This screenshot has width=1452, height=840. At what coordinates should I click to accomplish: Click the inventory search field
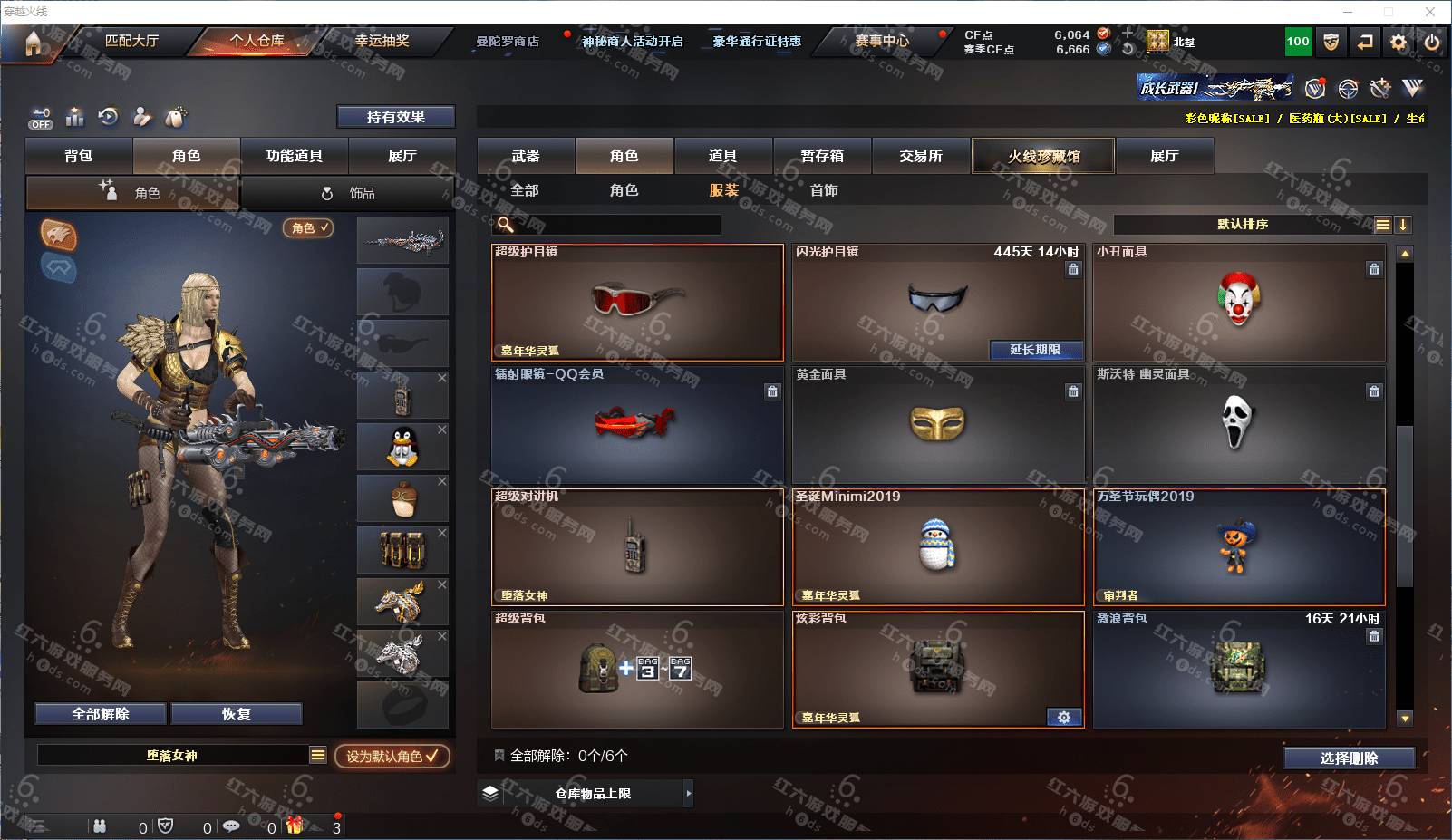(x=616, y=225)
